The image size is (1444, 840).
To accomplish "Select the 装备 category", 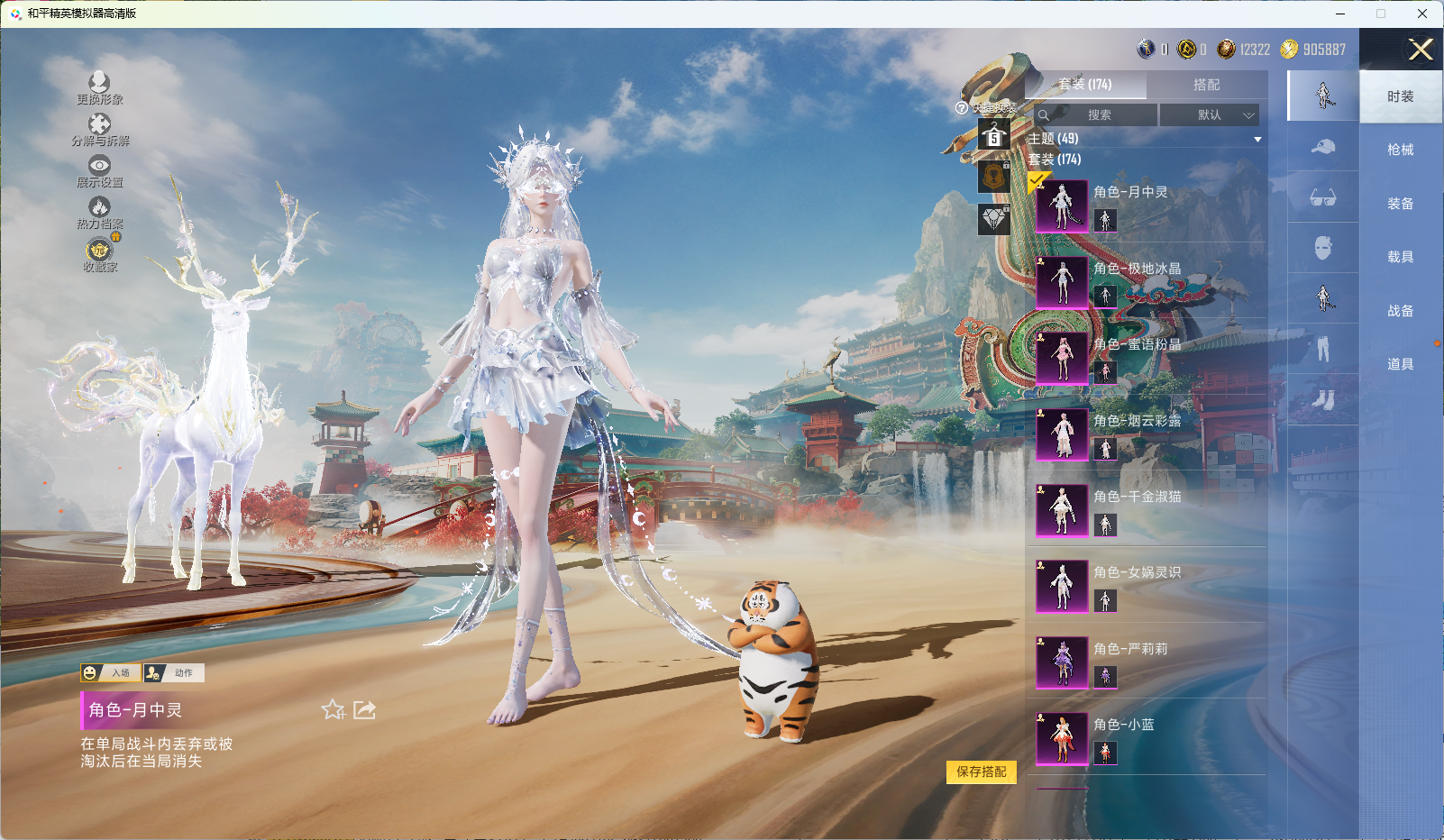I will point(1400,204).
